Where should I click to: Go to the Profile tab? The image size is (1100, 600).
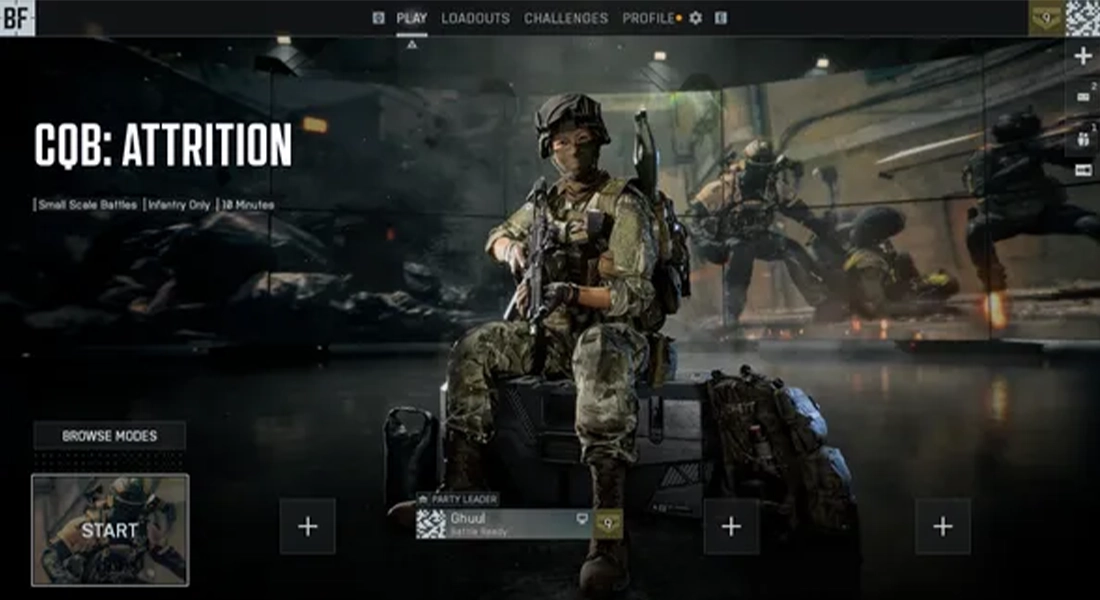[647, 18]
